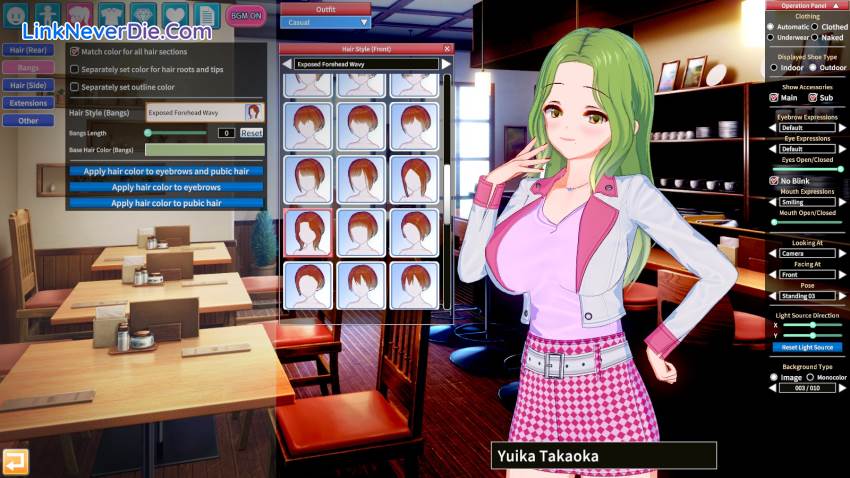Image resolution: width=850 pixels, height=478 pixels.
Task: Open the Hair (Side) category
Action: 28,85
